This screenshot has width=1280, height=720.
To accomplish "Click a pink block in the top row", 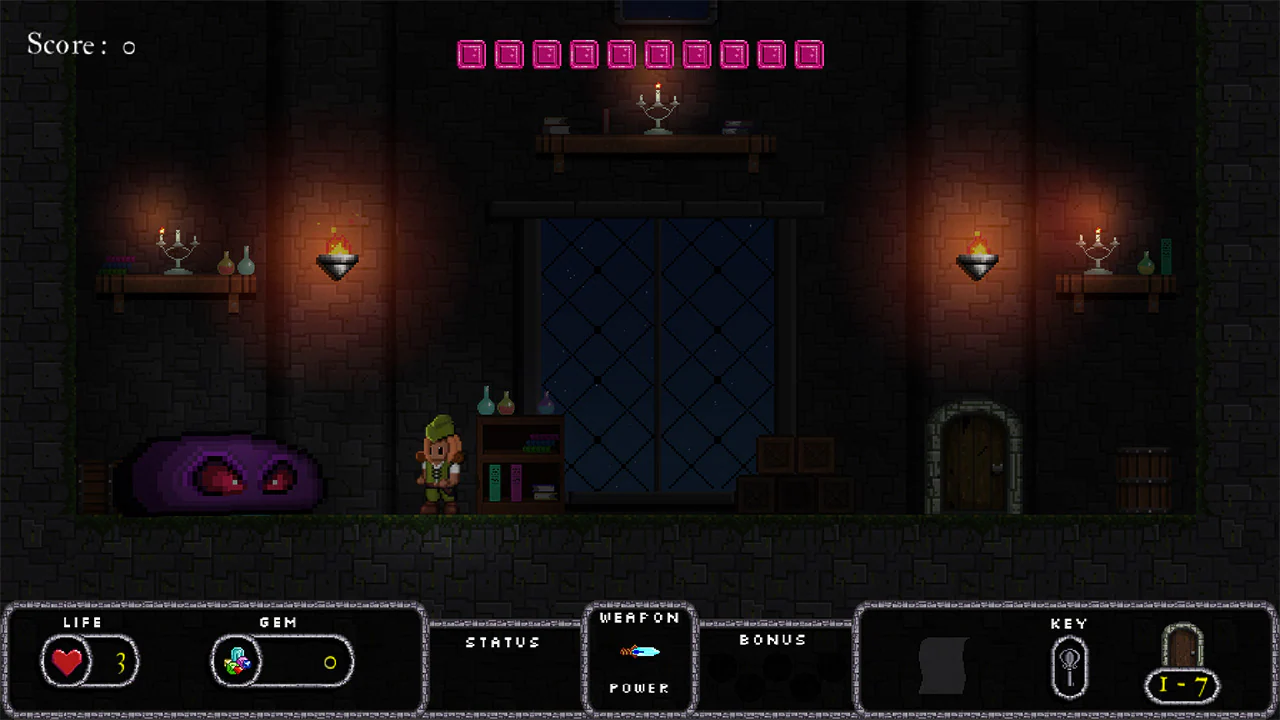I will pos(471,55).
